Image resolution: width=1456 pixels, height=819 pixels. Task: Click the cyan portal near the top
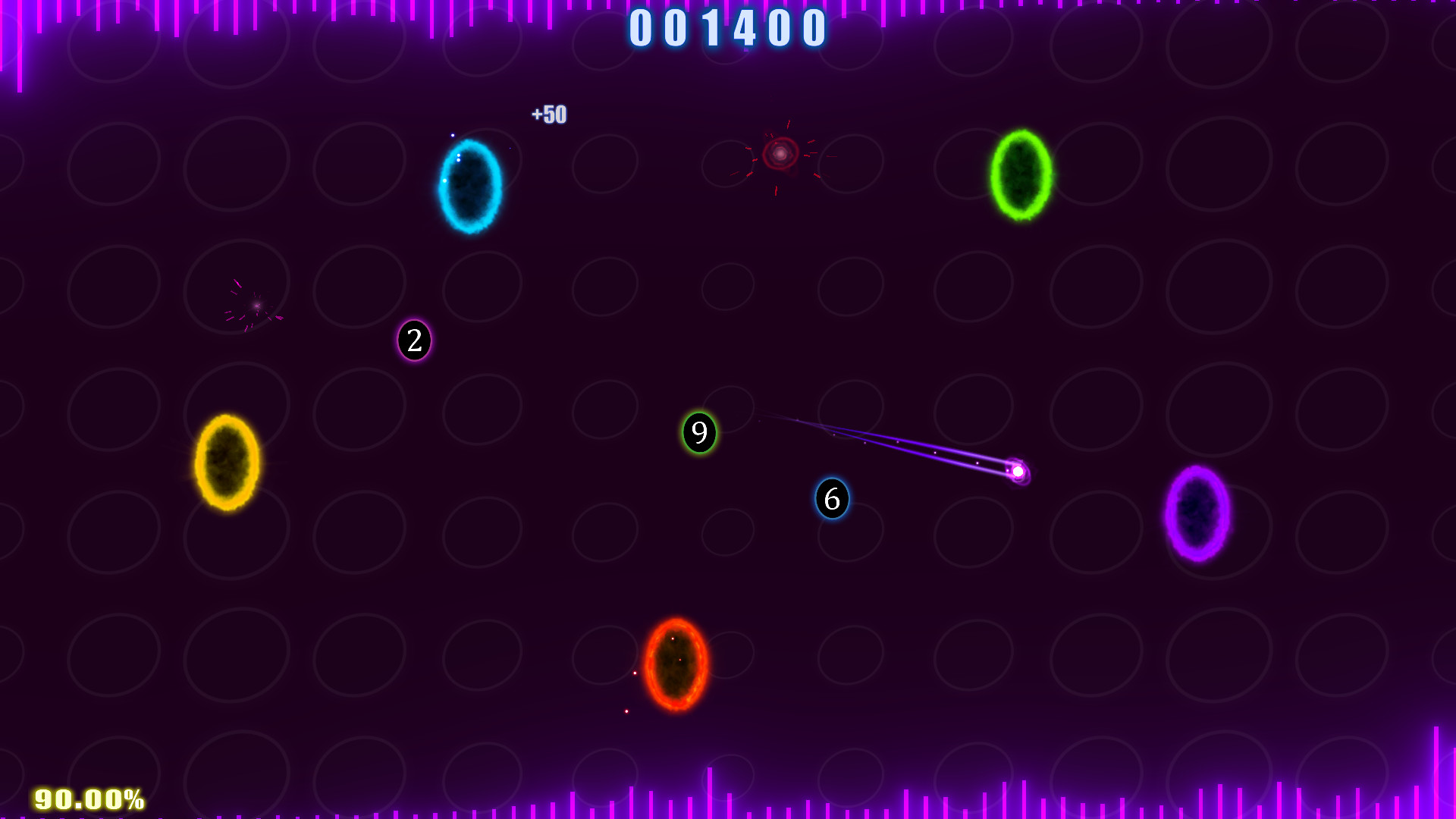[x=470, y=186]
